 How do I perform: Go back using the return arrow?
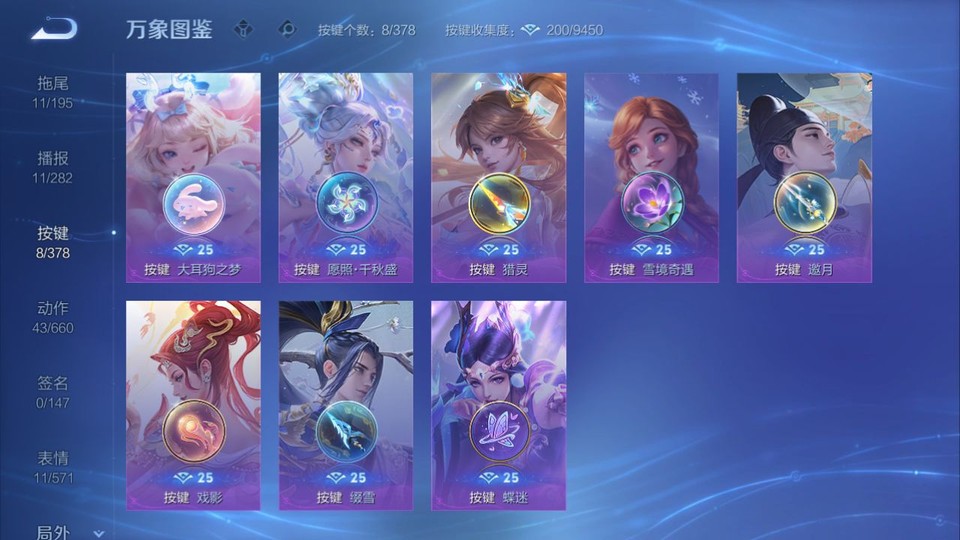coord(53,30)
